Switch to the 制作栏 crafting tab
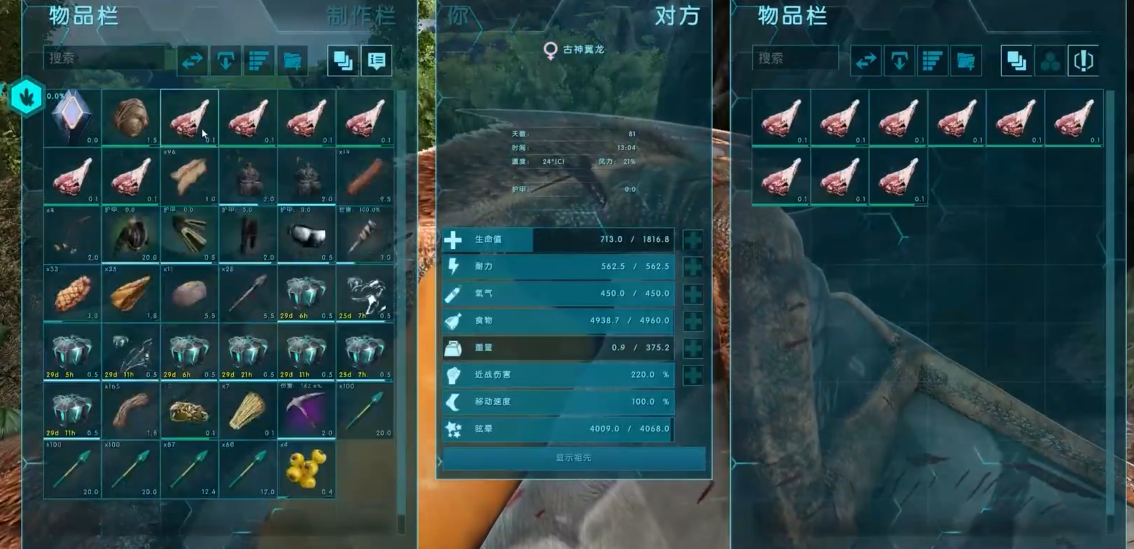 point(360,17)
